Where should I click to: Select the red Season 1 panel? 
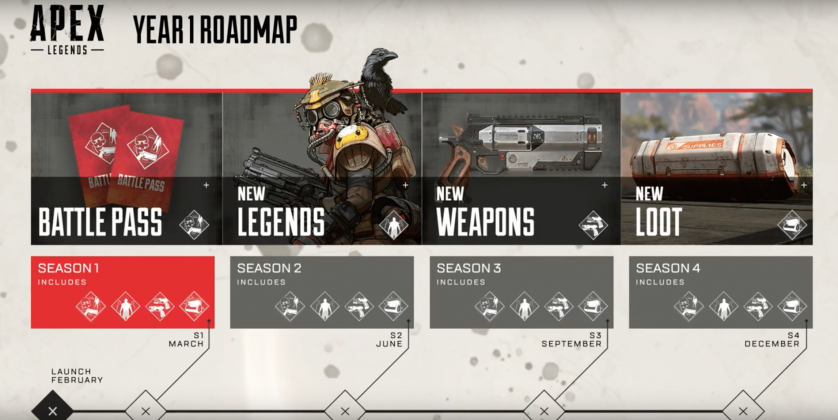click(x=122, y=291)
